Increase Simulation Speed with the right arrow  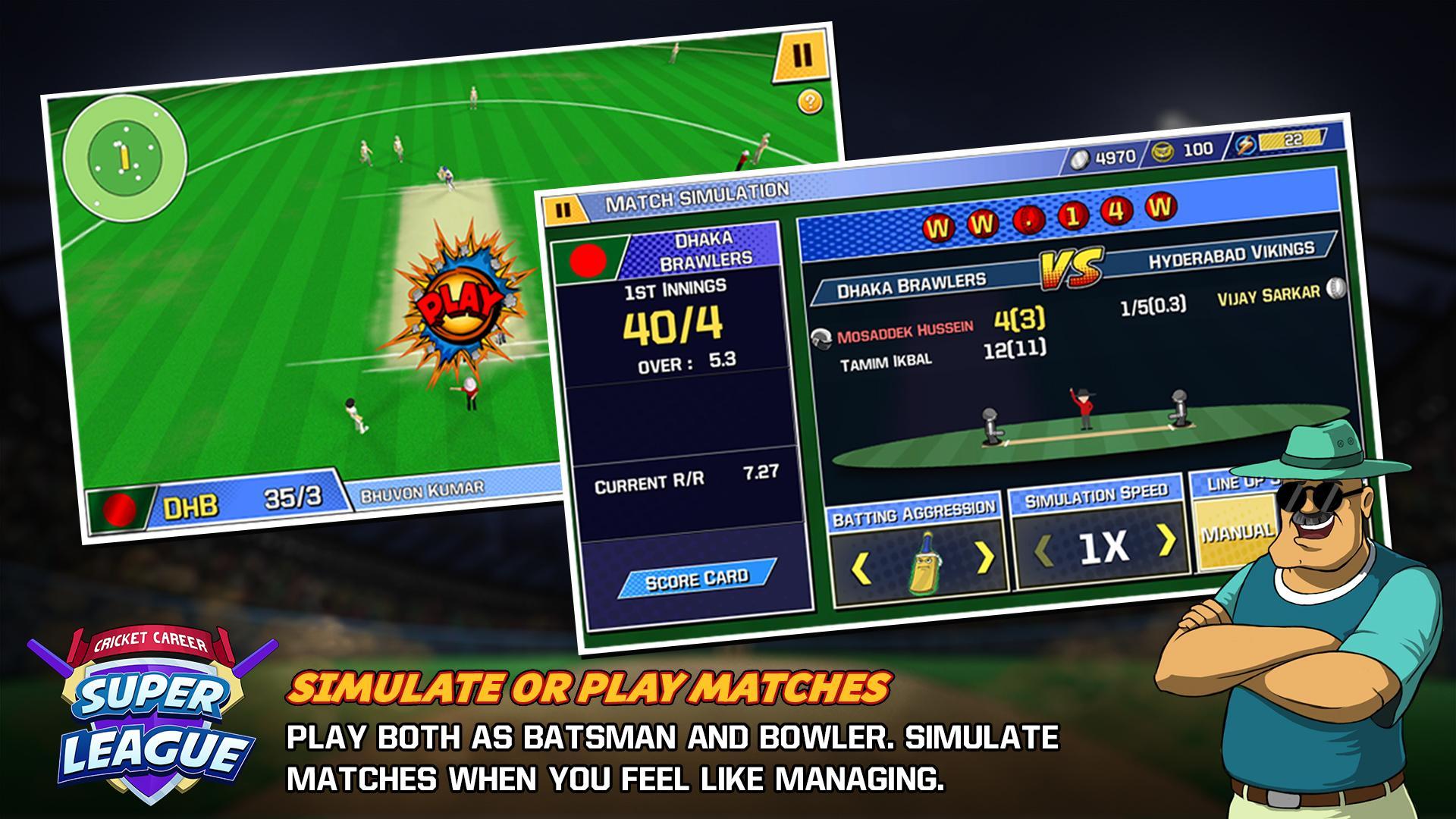[1166, 540]
